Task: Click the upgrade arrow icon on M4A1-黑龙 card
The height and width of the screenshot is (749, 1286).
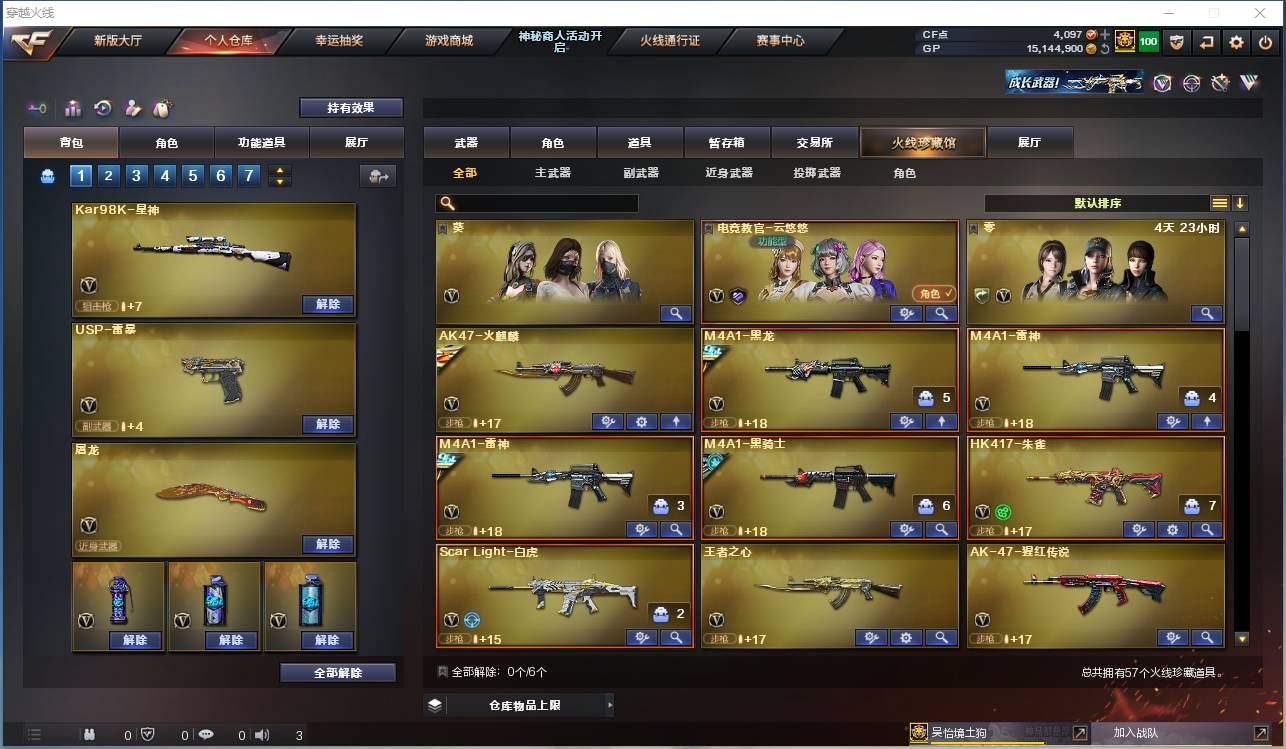Action: (941, 421)
